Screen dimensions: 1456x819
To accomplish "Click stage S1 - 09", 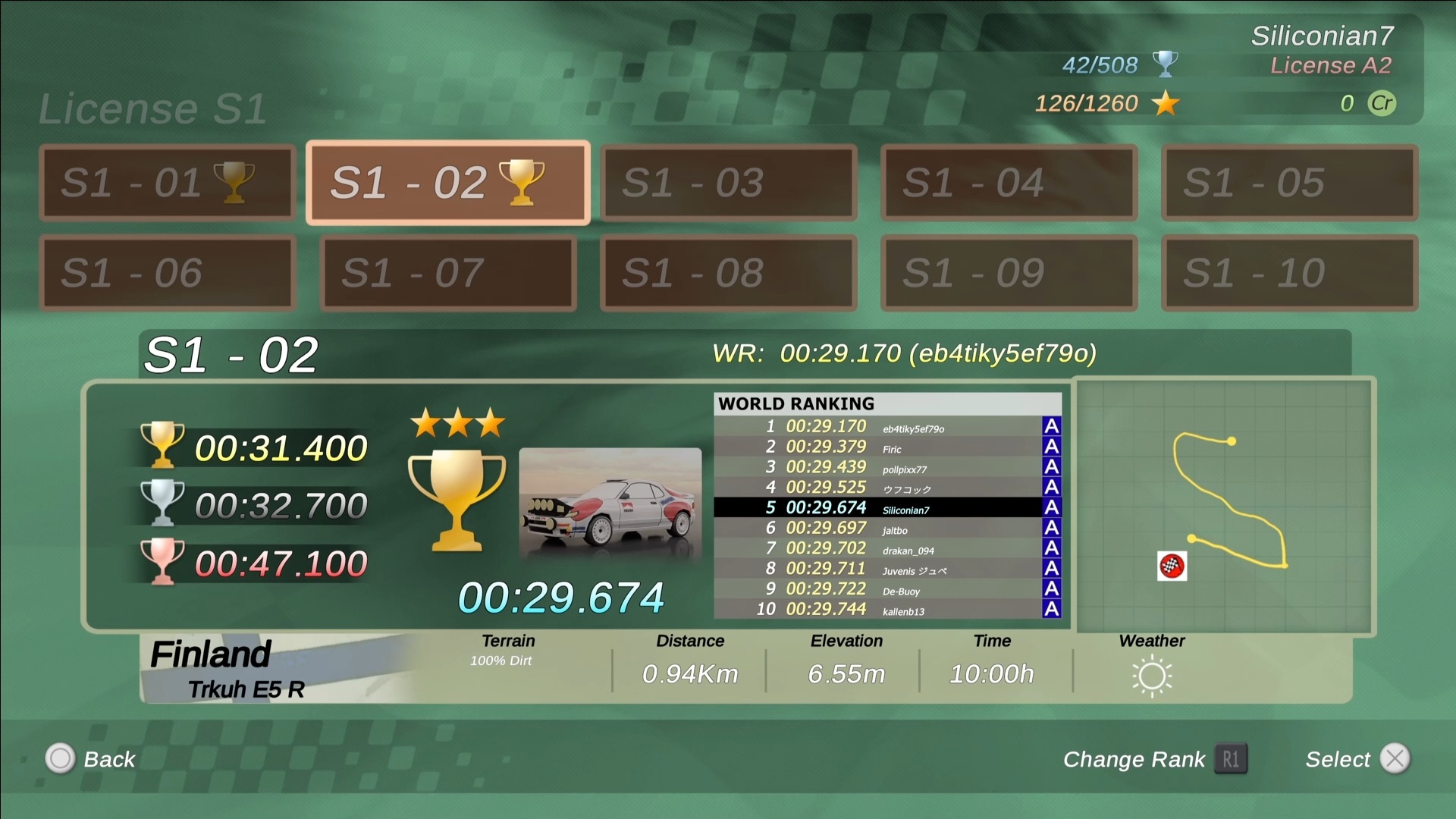I will 1009,273.
